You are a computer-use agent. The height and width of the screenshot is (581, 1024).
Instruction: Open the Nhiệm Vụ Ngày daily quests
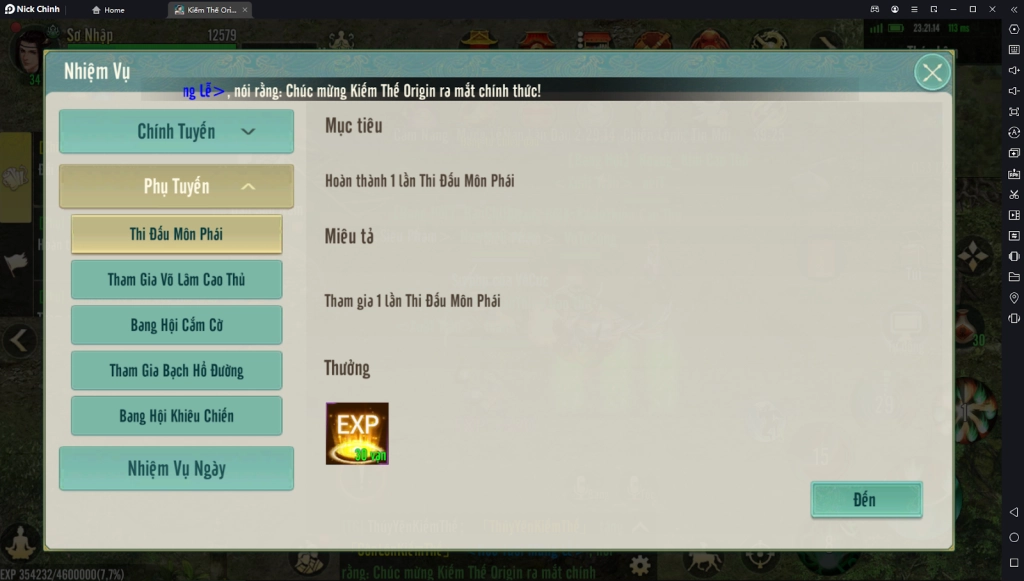tap(176, 469)
